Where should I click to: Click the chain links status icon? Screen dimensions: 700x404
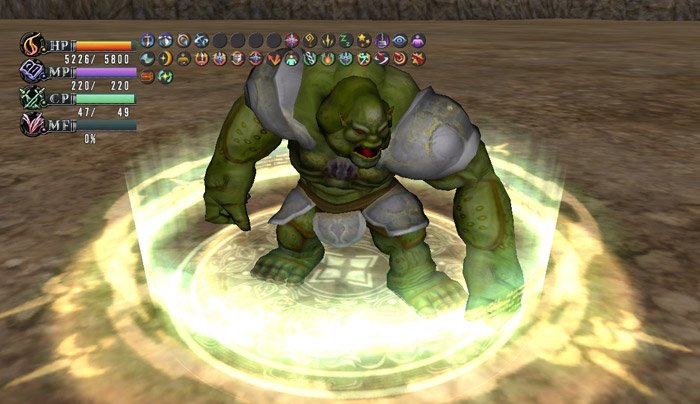coord(309,58)
